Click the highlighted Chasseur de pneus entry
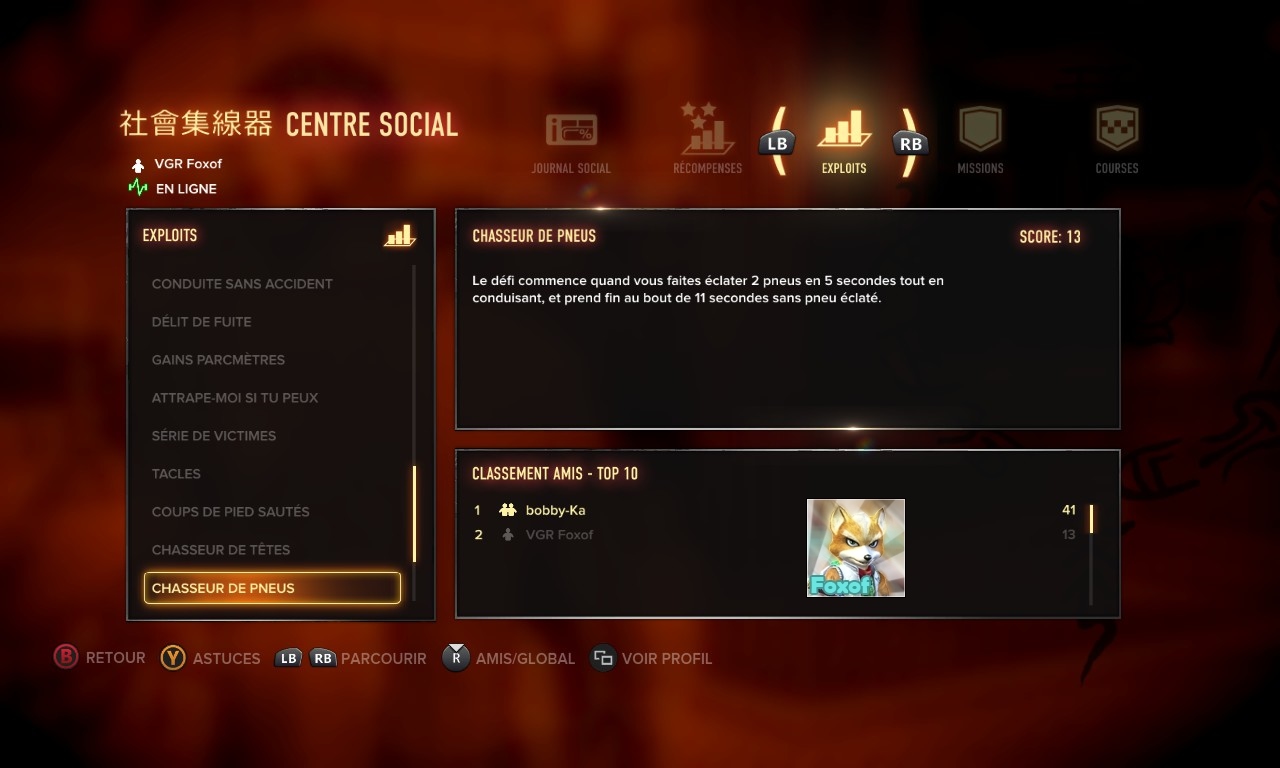Screen dimensions: 1280x768 click(272, 588)
